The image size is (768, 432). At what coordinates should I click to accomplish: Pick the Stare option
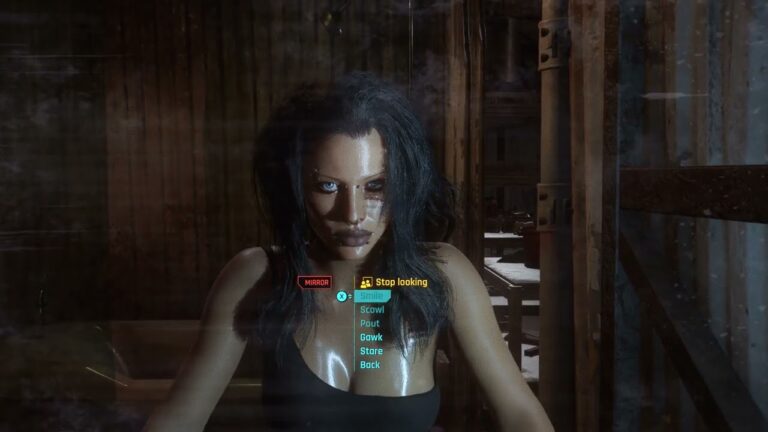tap(372, 351)
